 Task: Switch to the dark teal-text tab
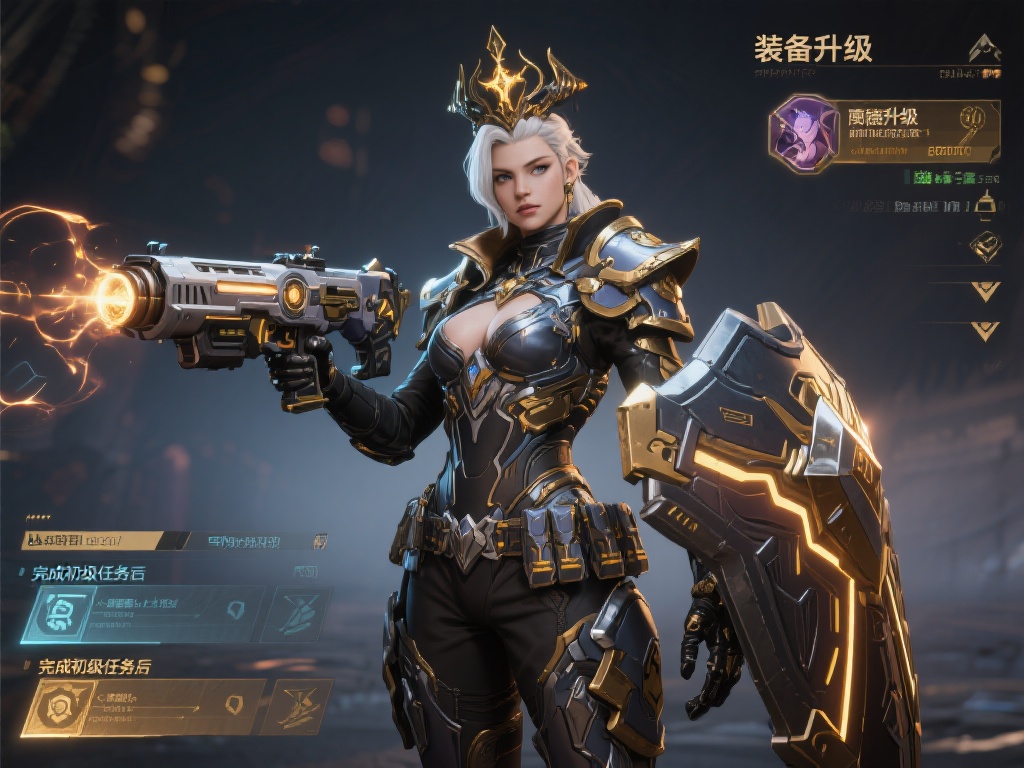click(256, 541)
